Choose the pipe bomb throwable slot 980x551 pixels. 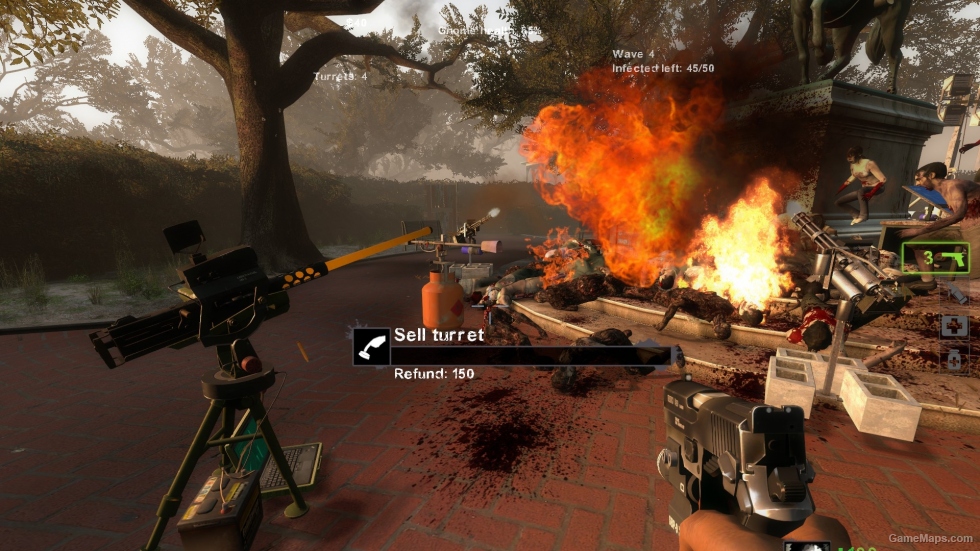[955, 294]
